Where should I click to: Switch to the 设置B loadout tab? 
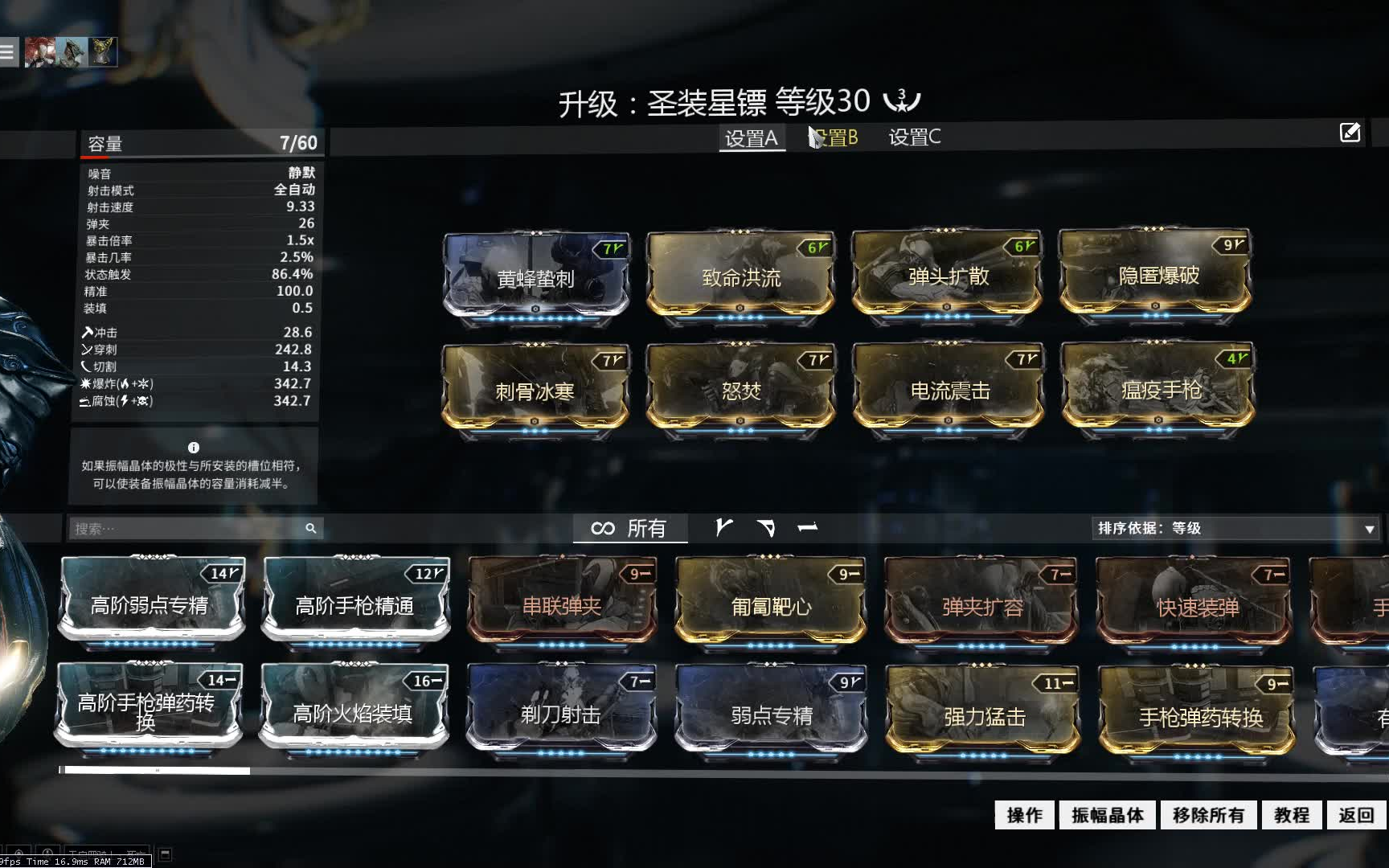tap(836, 138)
